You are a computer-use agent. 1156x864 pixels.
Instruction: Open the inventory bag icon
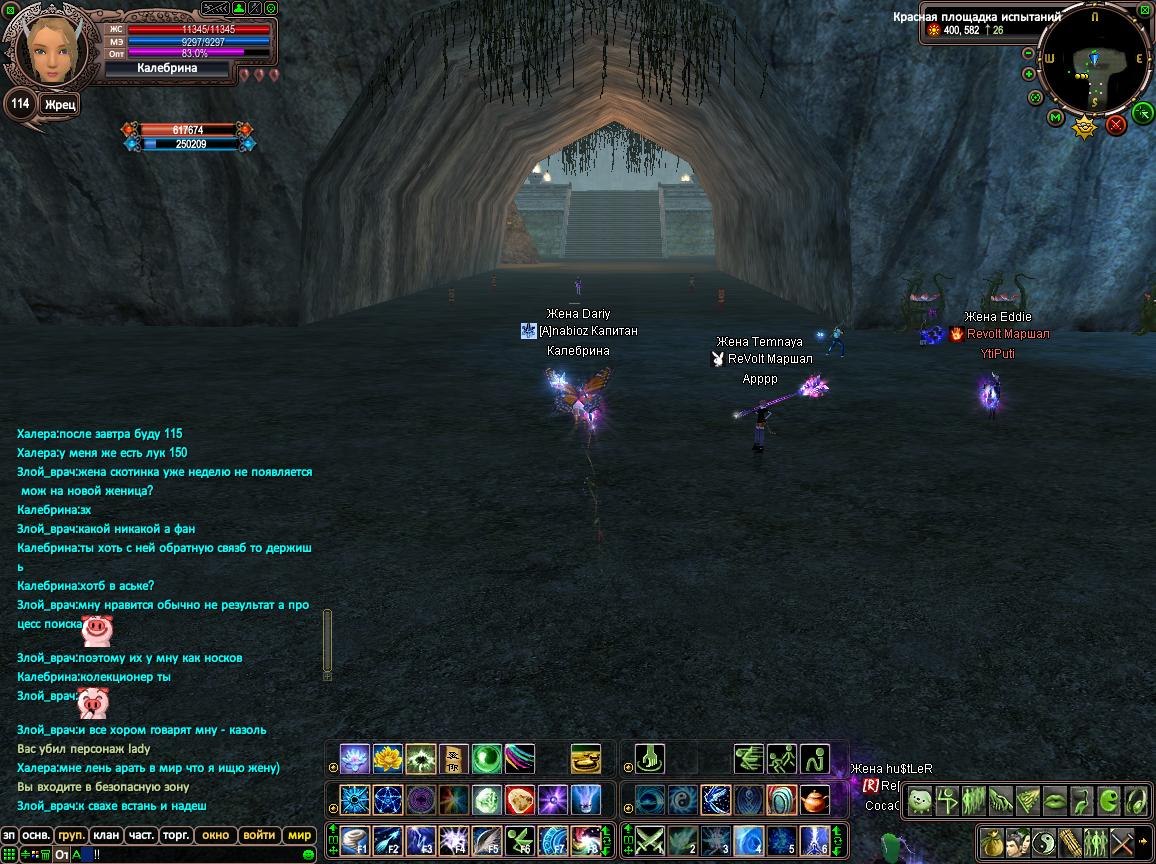(991, 840)
